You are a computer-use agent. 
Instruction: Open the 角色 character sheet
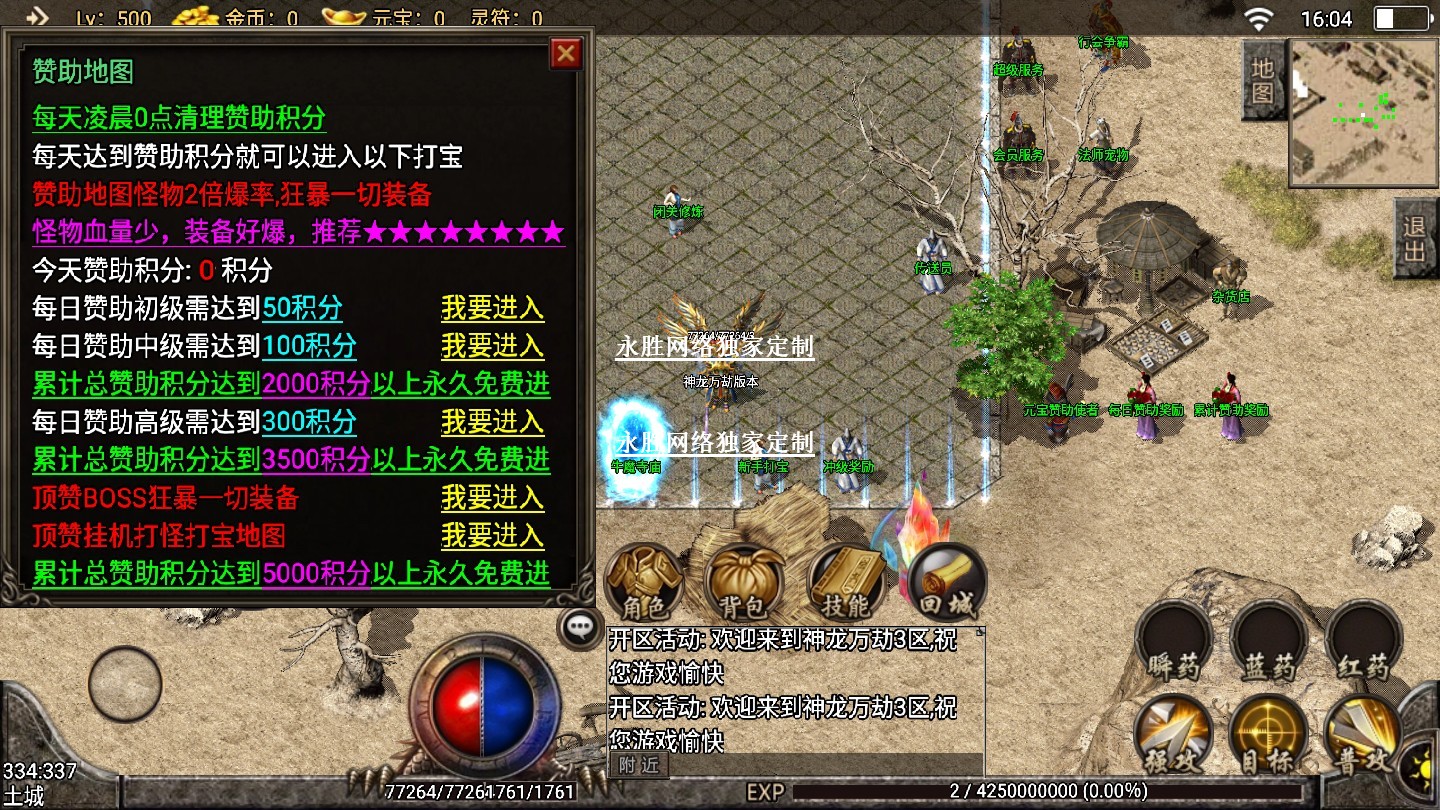tap(645, 582)
